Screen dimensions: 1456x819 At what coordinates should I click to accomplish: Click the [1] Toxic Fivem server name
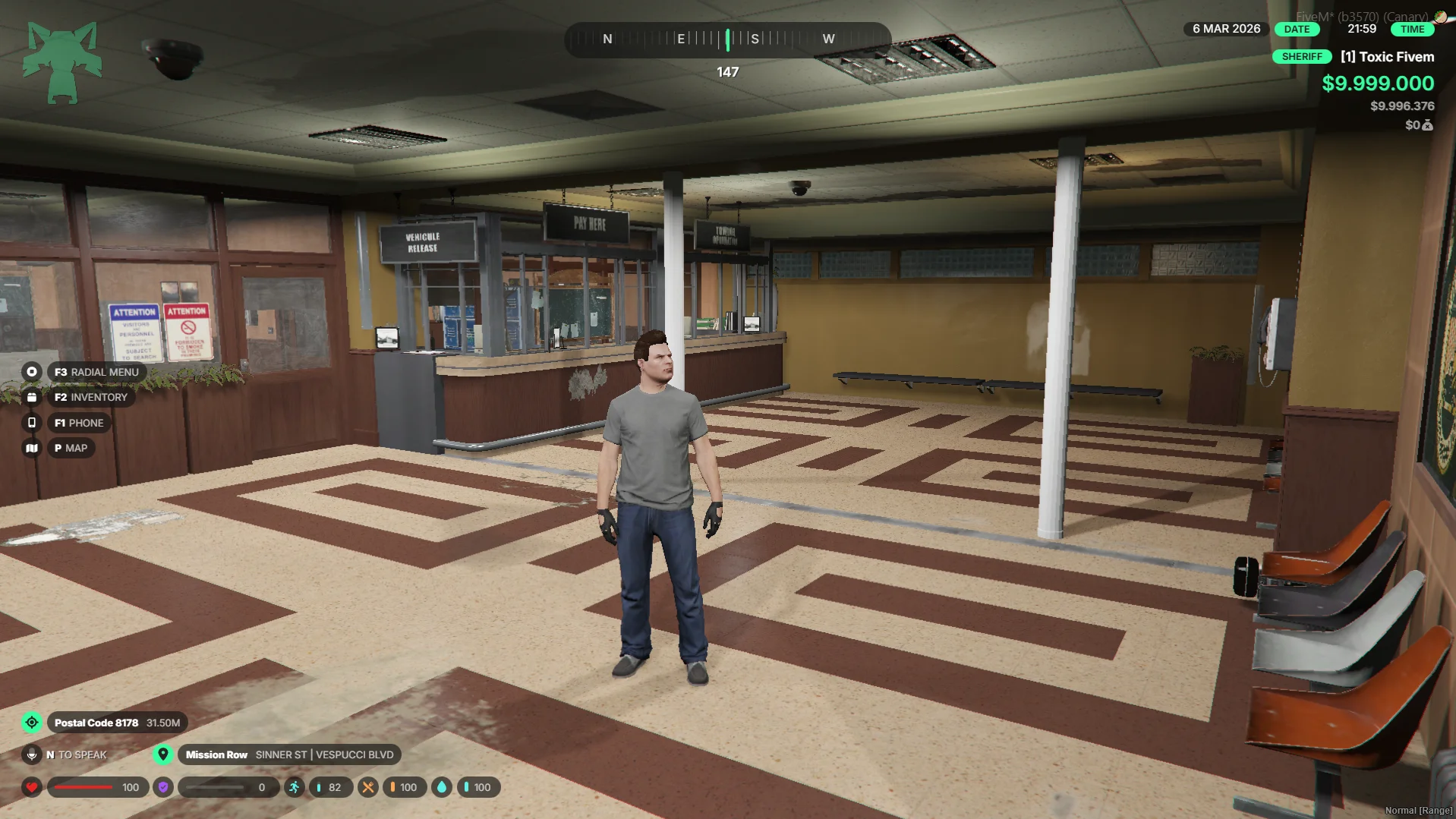point(1386,56)
